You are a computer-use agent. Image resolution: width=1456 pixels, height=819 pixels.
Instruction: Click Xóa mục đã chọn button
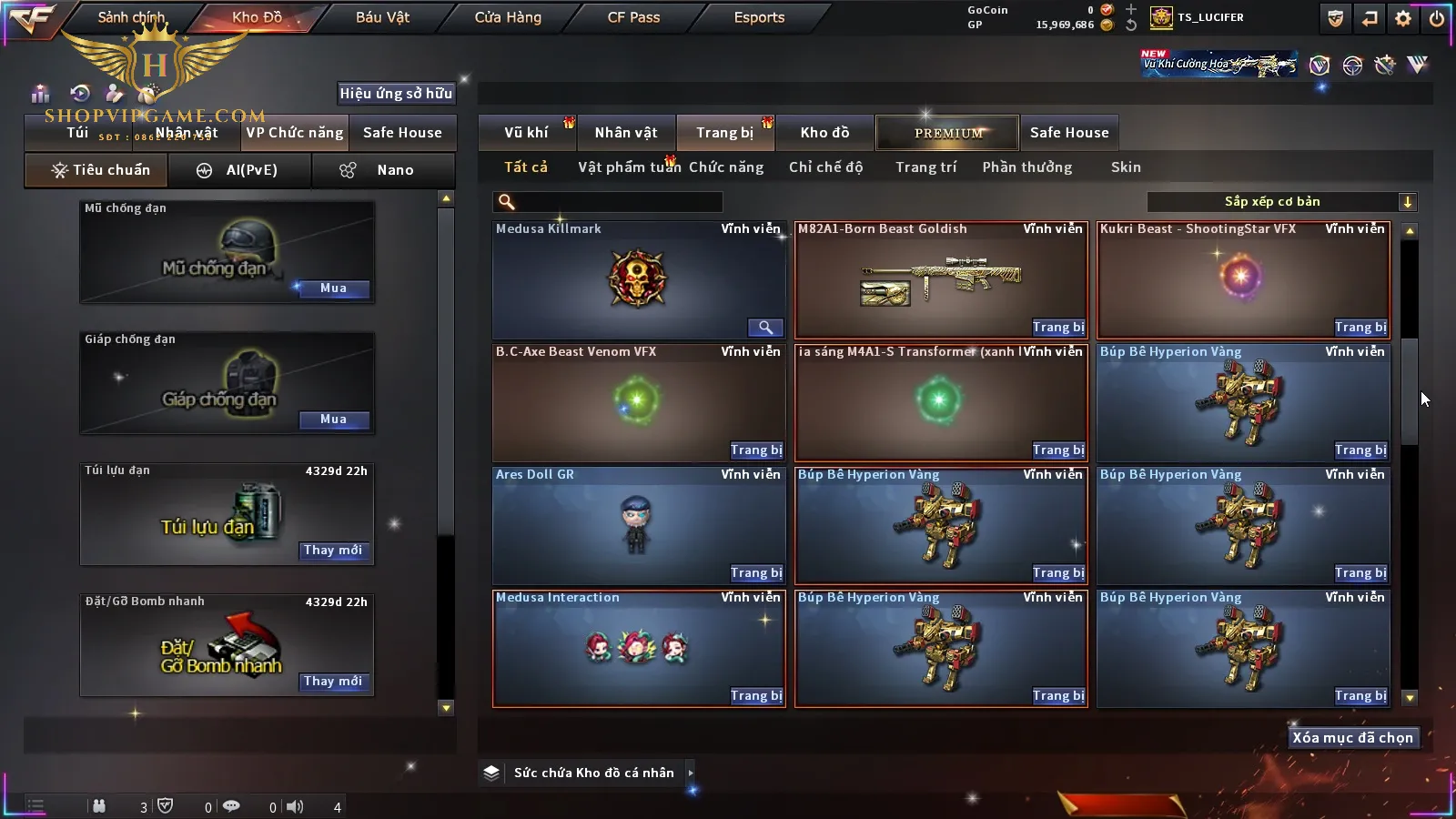[x=1352, y=738]
